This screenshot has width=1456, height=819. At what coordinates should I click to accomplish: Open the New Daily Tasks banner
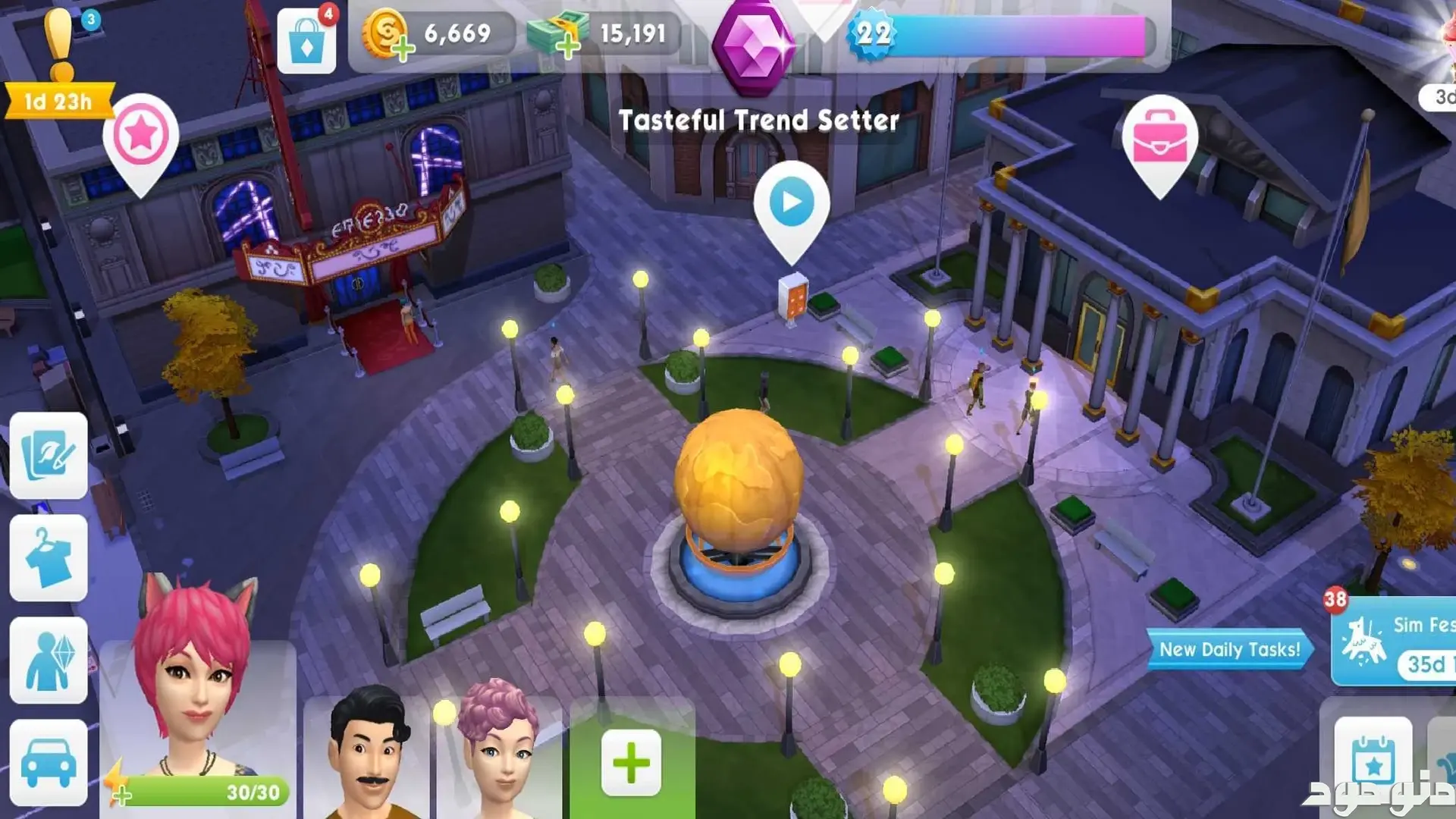pyautogui.click(x=1229, y=649)
